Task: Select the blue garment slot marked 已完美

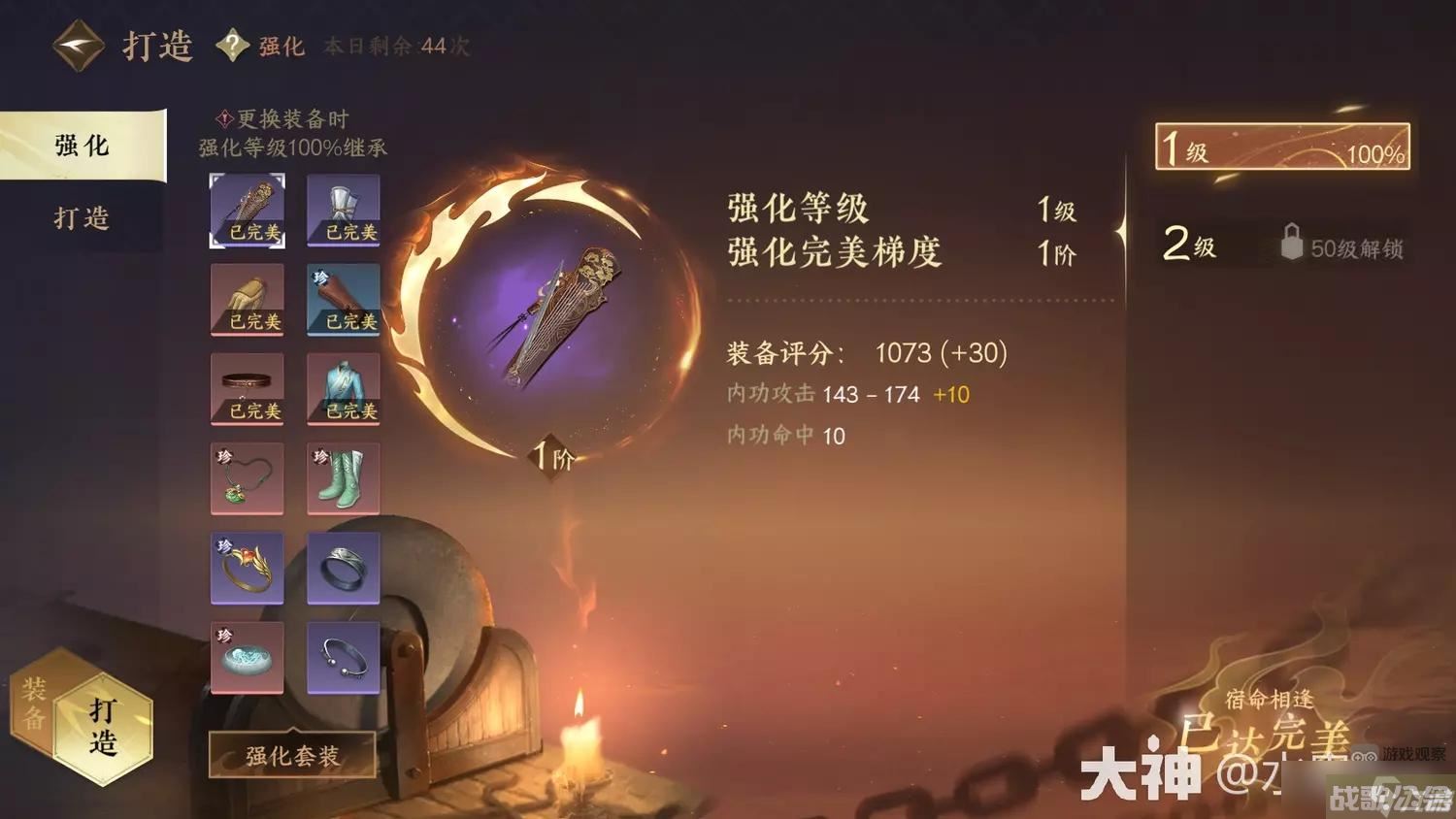Action: click(x=343, y=389)
